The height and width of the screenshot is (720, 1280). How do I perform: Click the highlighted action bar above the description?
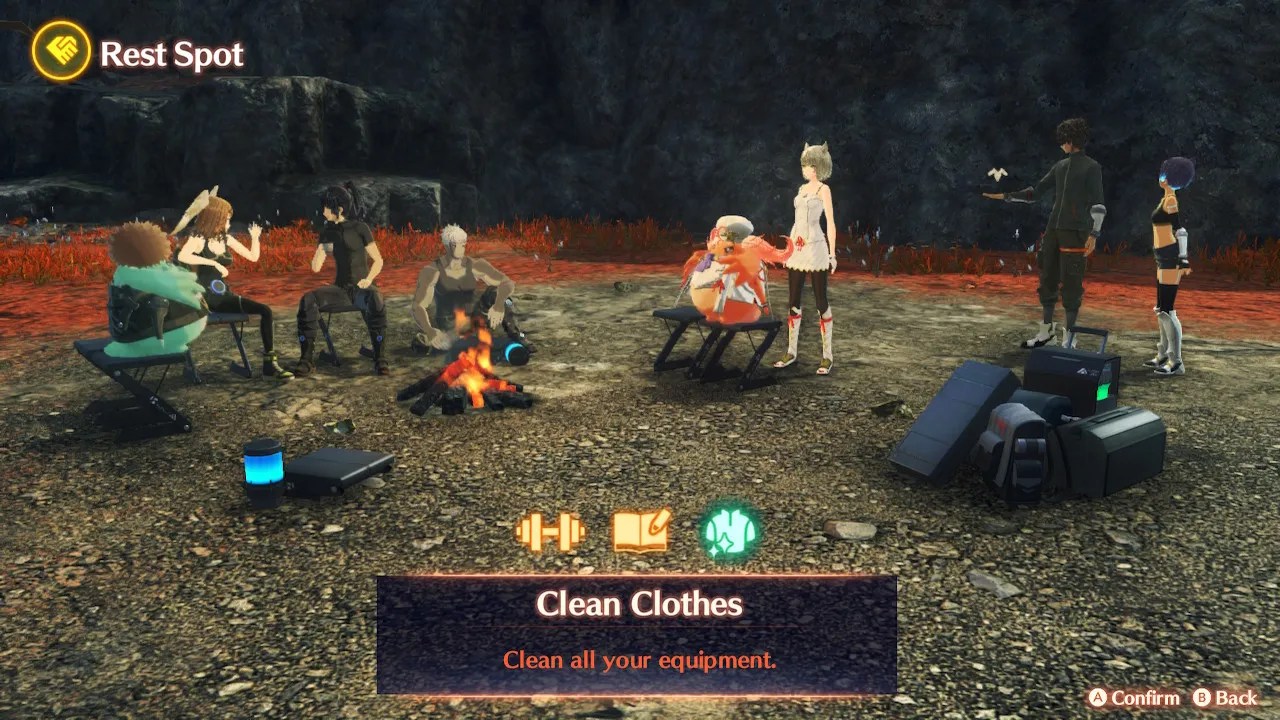coord(640,604)
